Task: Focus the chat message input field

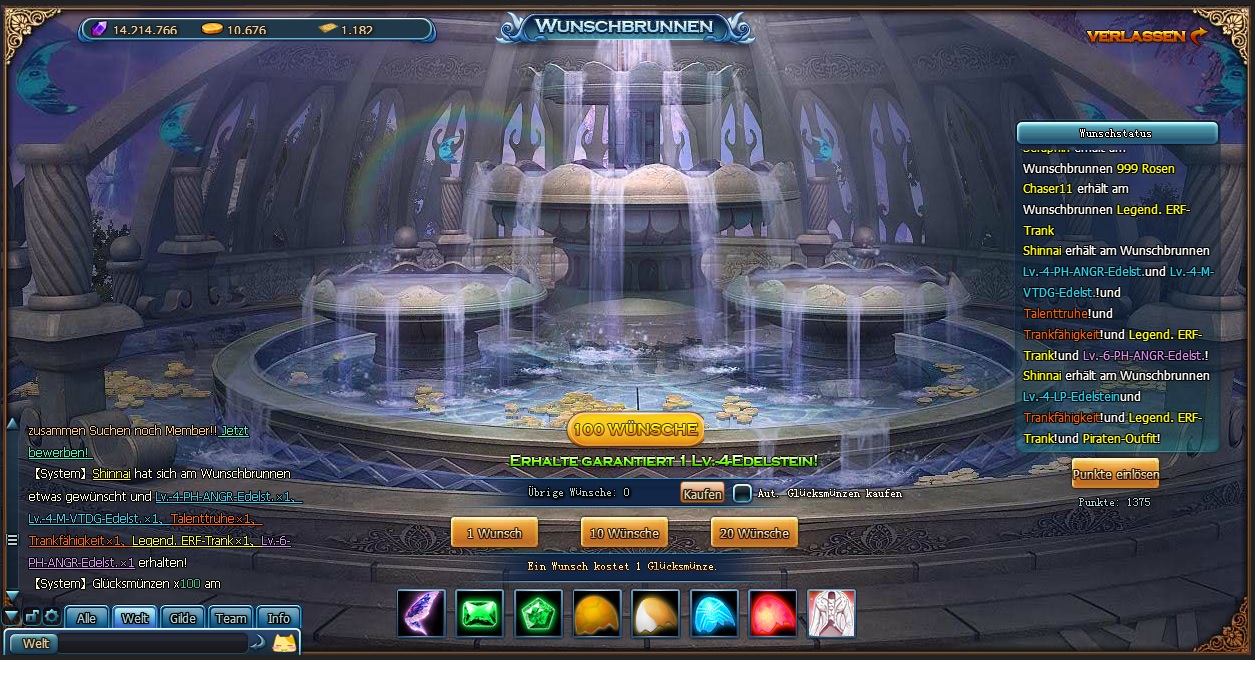Action: pos(152,643)
